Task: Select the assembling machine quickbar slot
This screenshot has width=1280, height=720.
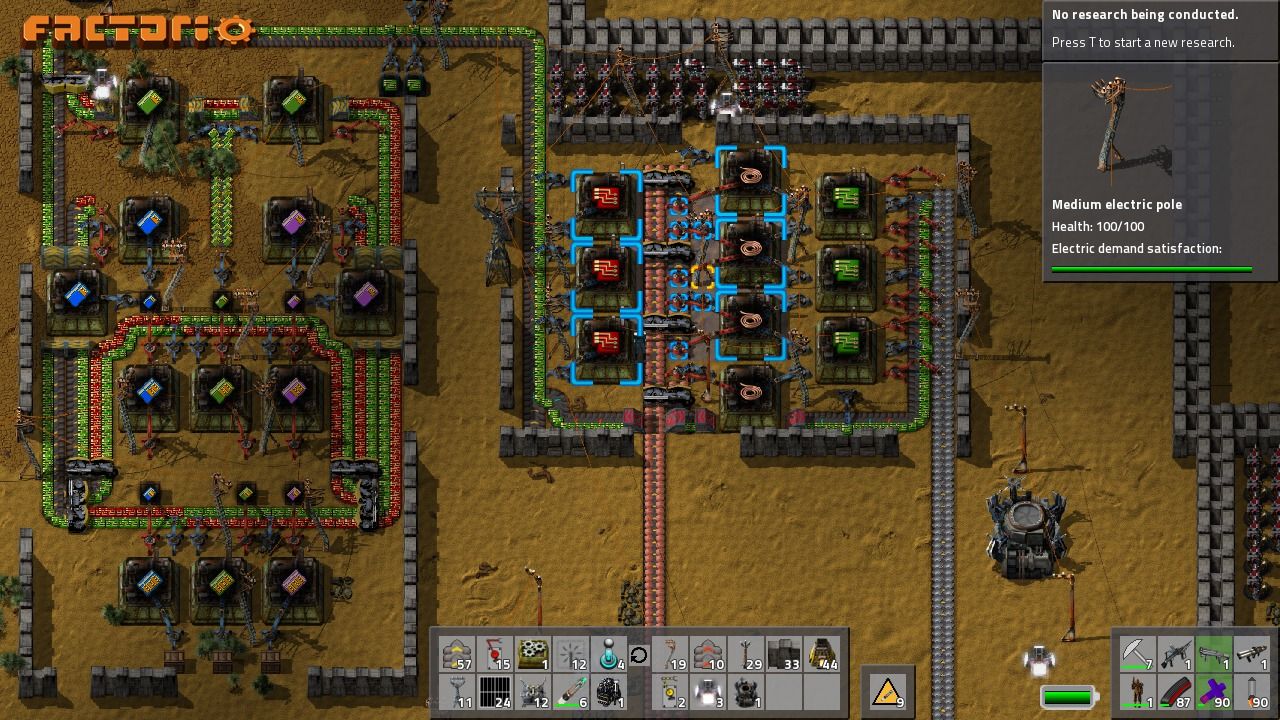Action: tap(533, 655)
